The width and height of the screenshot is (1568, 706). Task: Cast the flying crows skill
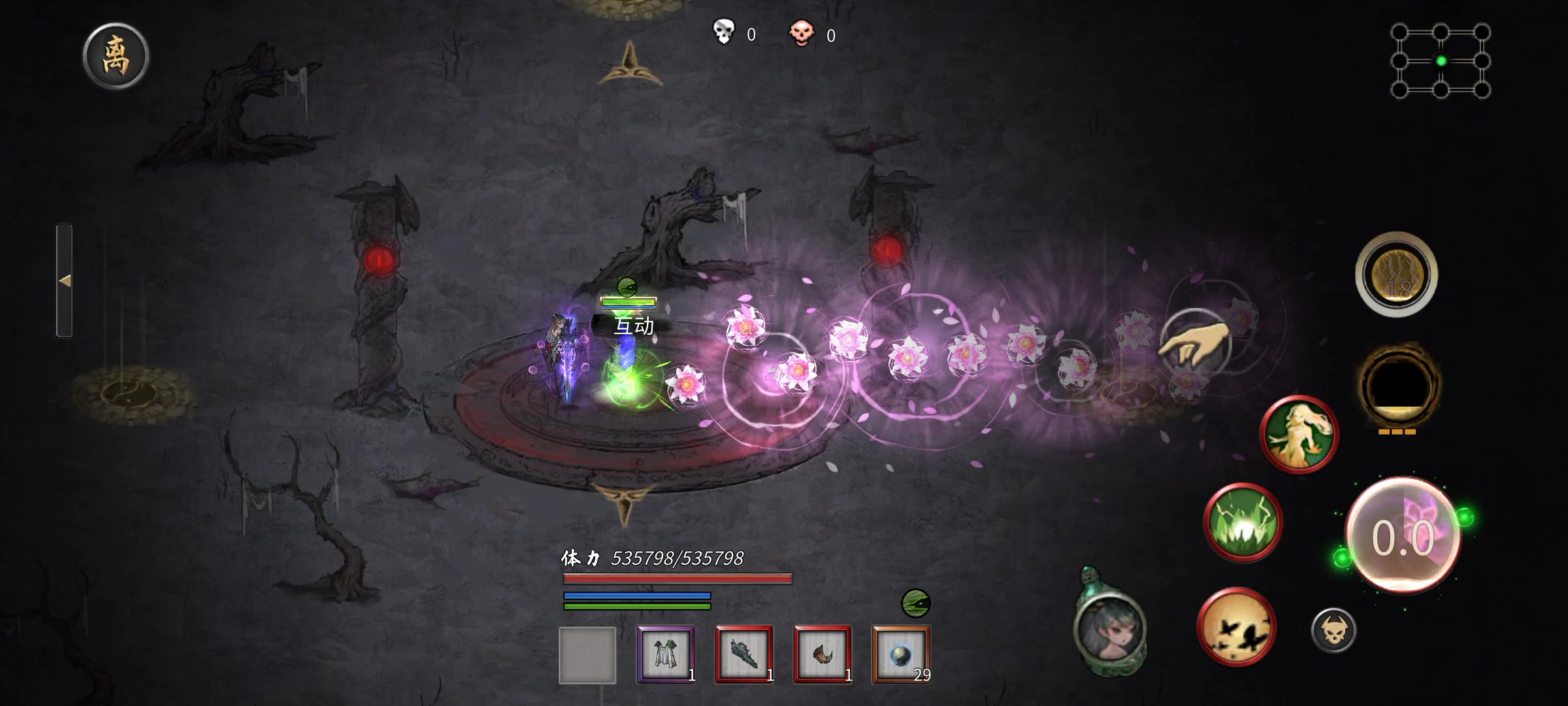[x=1235, y=627]
